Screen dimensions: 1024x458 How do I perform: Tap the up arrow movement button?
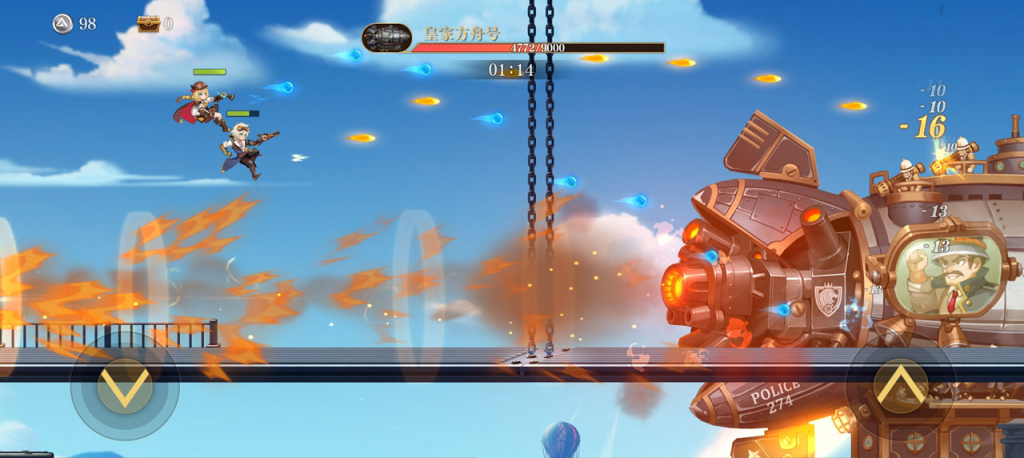[899, 385]
